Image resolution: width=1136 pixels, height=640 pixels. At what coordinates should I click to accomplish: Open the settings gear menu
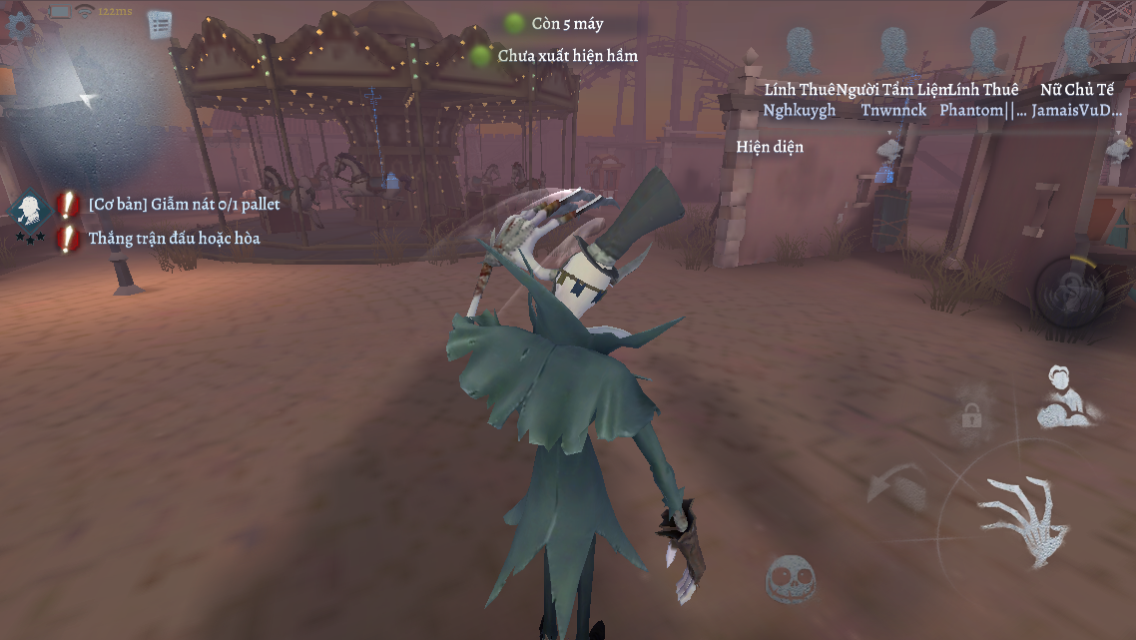point(19,25)
